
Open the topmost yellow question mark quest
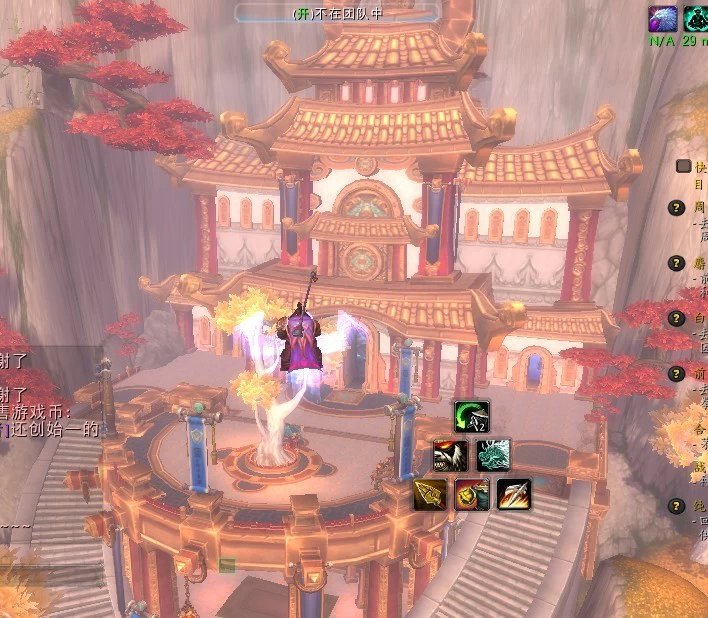pos(676,208)
